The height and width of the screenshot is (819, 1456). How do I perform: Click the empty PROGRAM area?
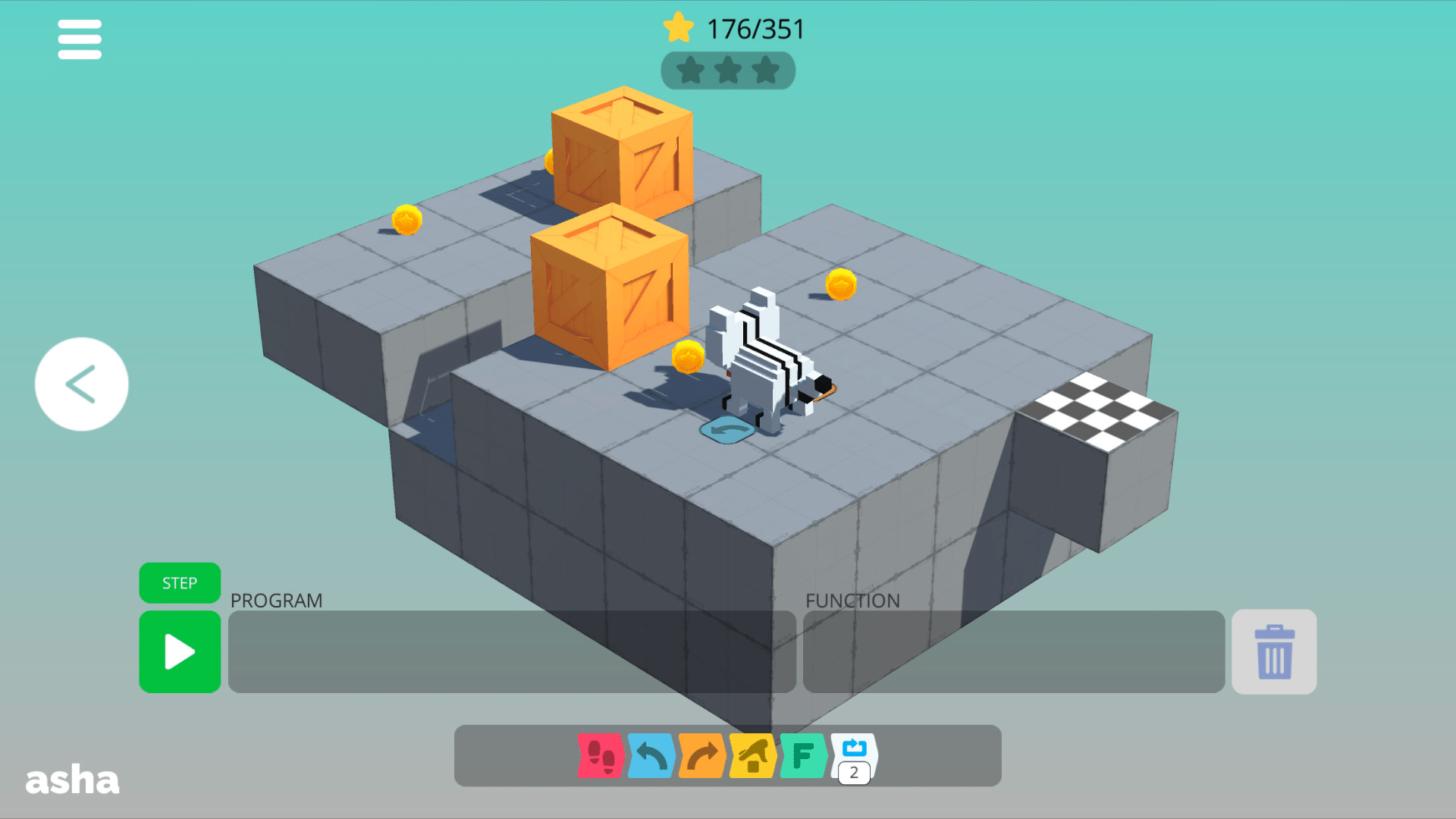pos(512,652)
